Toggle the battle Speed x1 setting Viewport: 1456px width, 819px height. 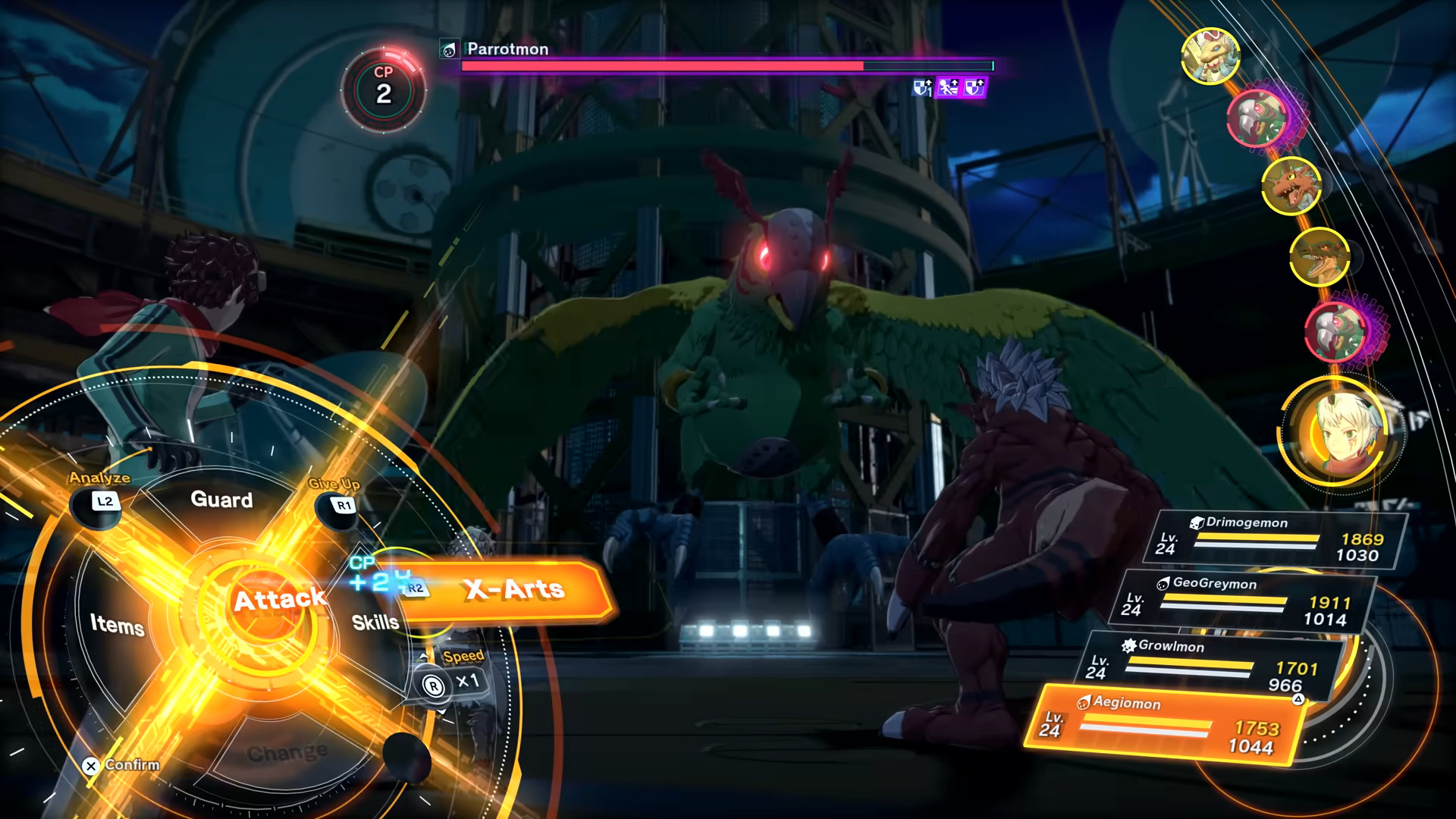(453, 682)
